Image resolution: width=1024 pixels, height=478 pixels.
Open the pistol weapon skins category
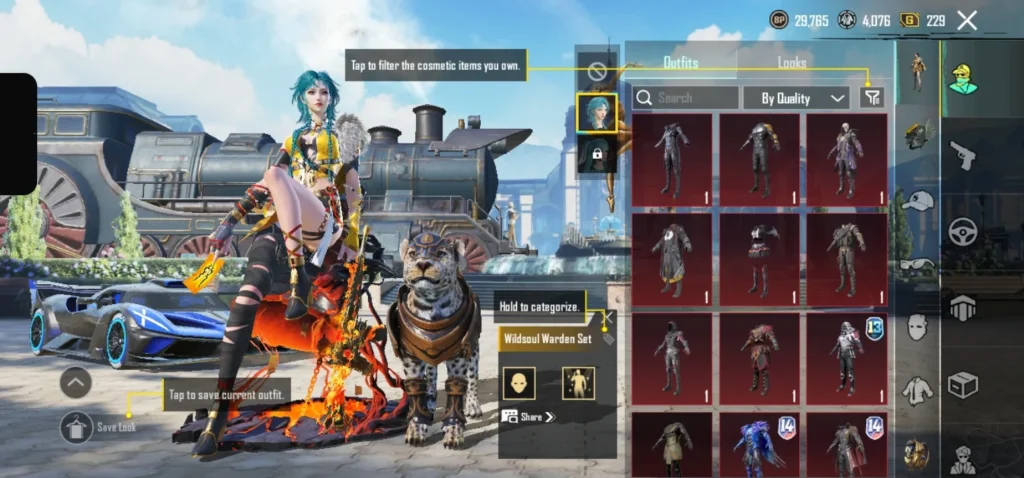(962, 155)
